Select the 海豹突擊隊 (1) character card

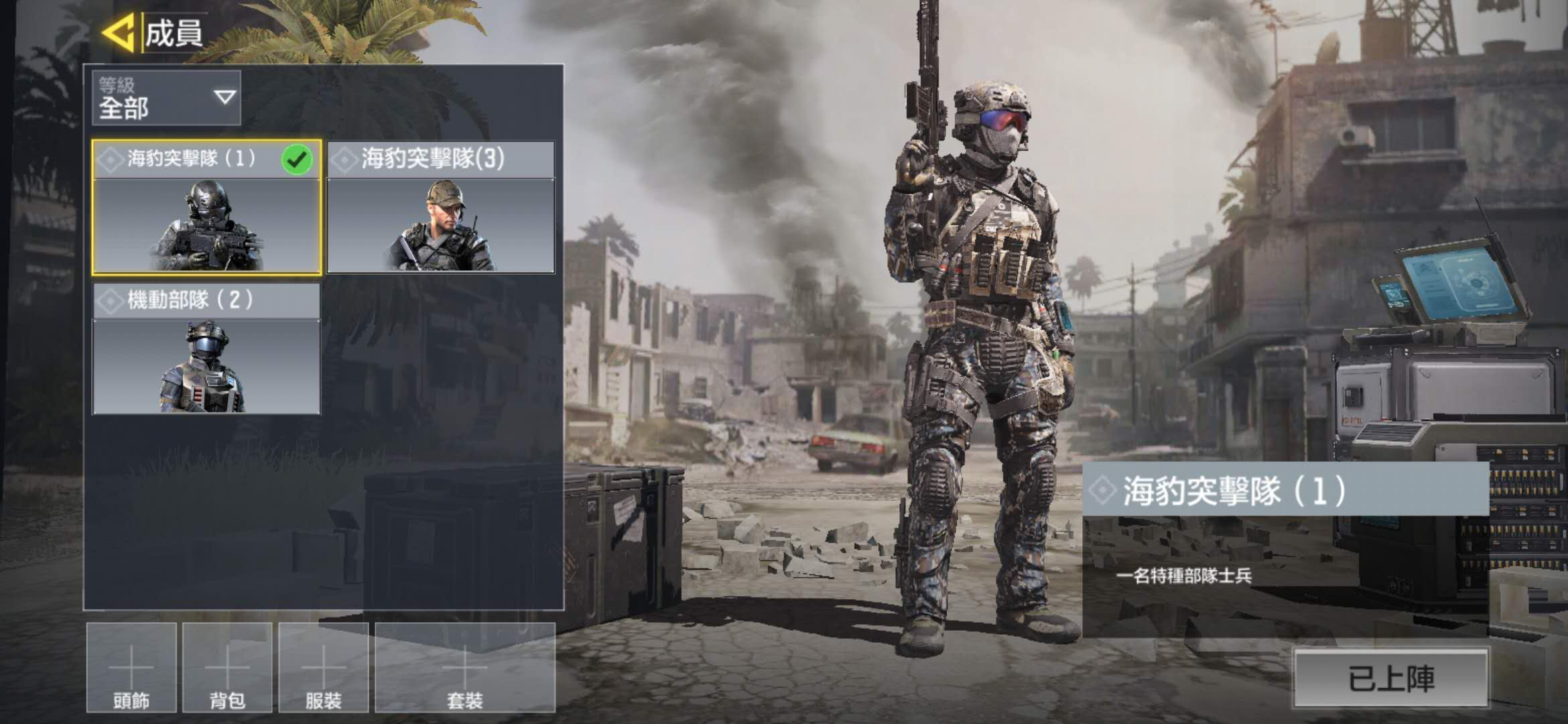click(206, 207)
